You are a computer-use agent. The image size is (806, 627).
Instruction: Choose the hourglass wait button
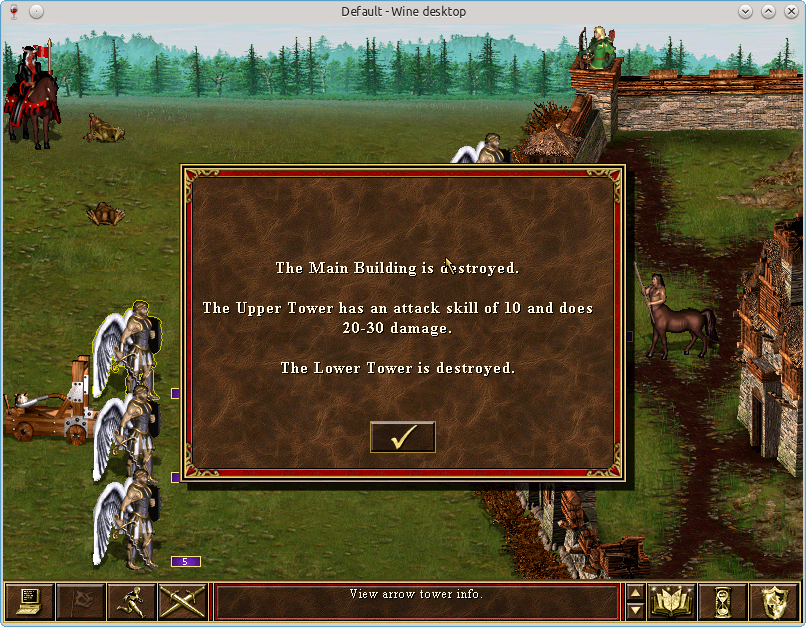[723, 601]
